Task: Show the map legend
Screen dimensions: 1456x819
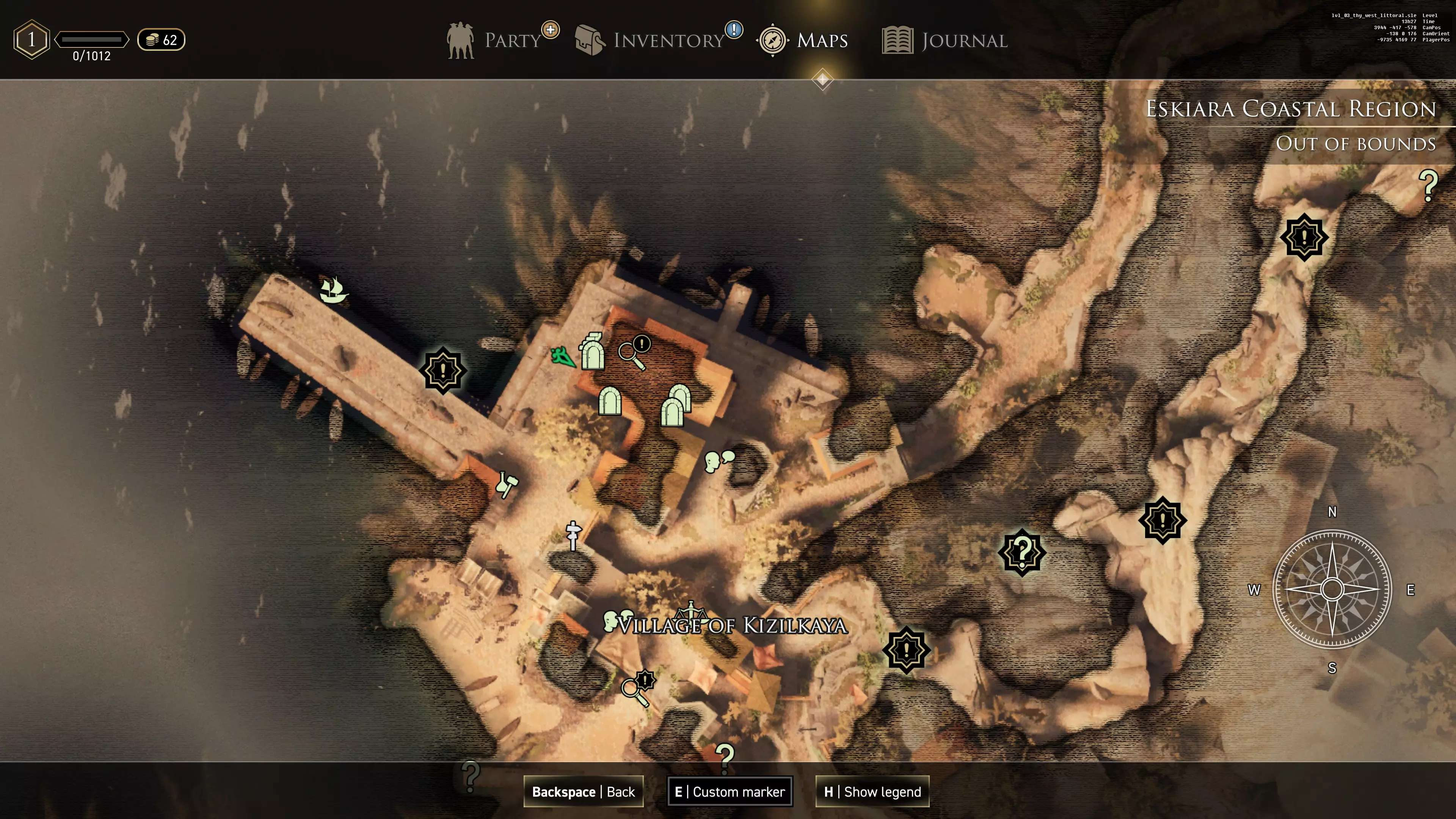Action: [872, 791]
